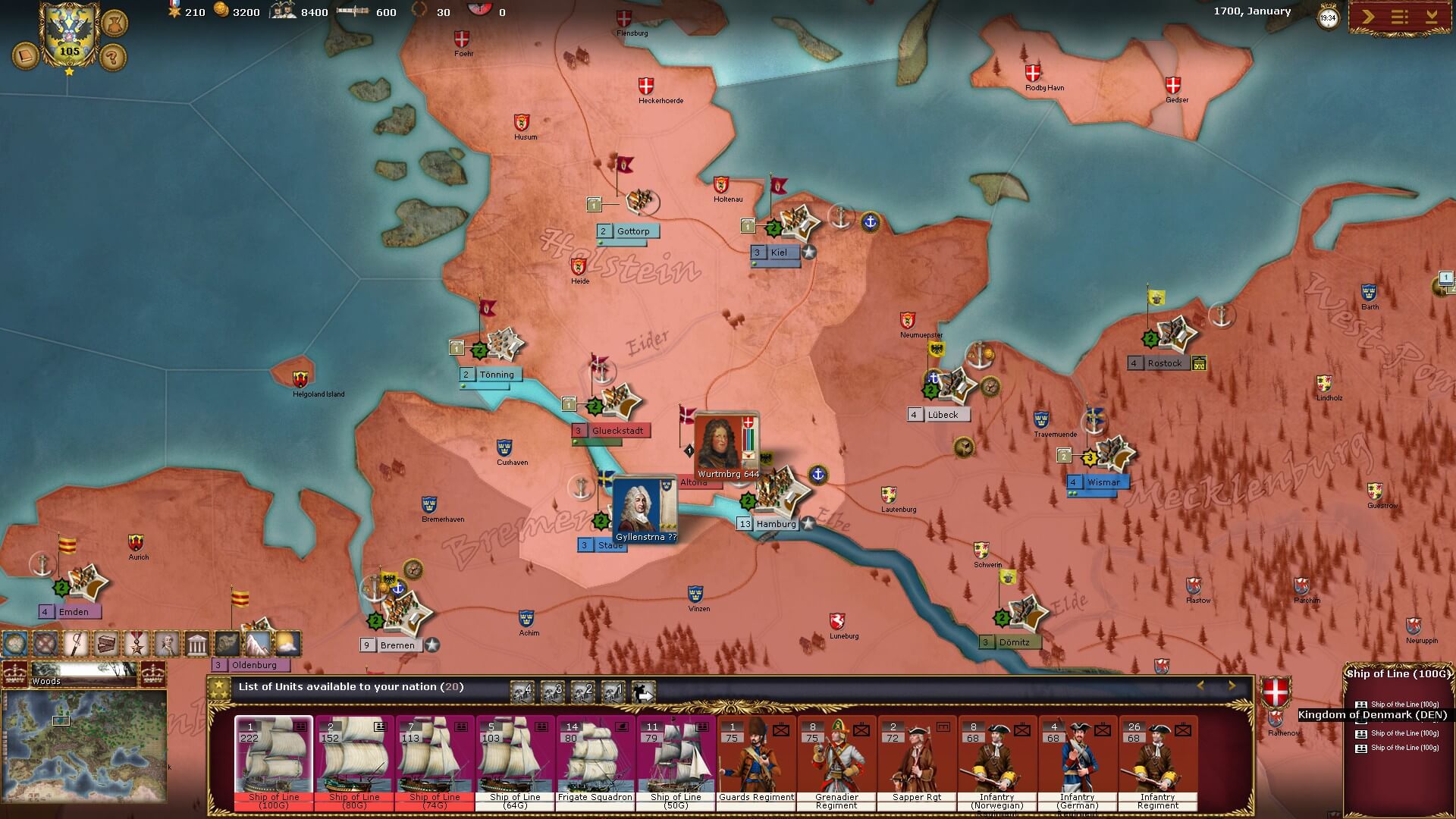Open the columned building map filter
The height and width of the screenshot is (819, 1456).
click(197, 644)
